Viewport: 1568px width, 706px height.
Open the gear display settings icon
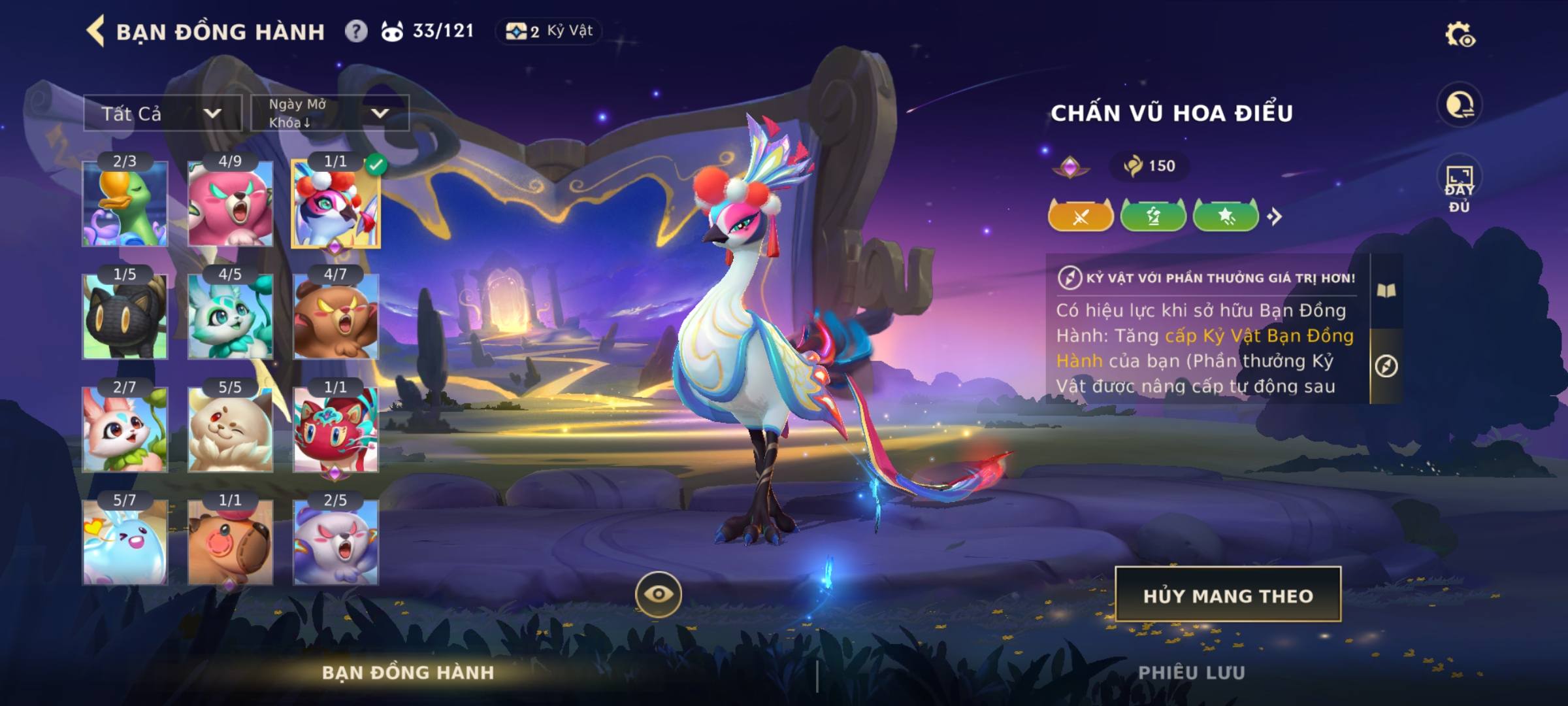[1460, 35]
